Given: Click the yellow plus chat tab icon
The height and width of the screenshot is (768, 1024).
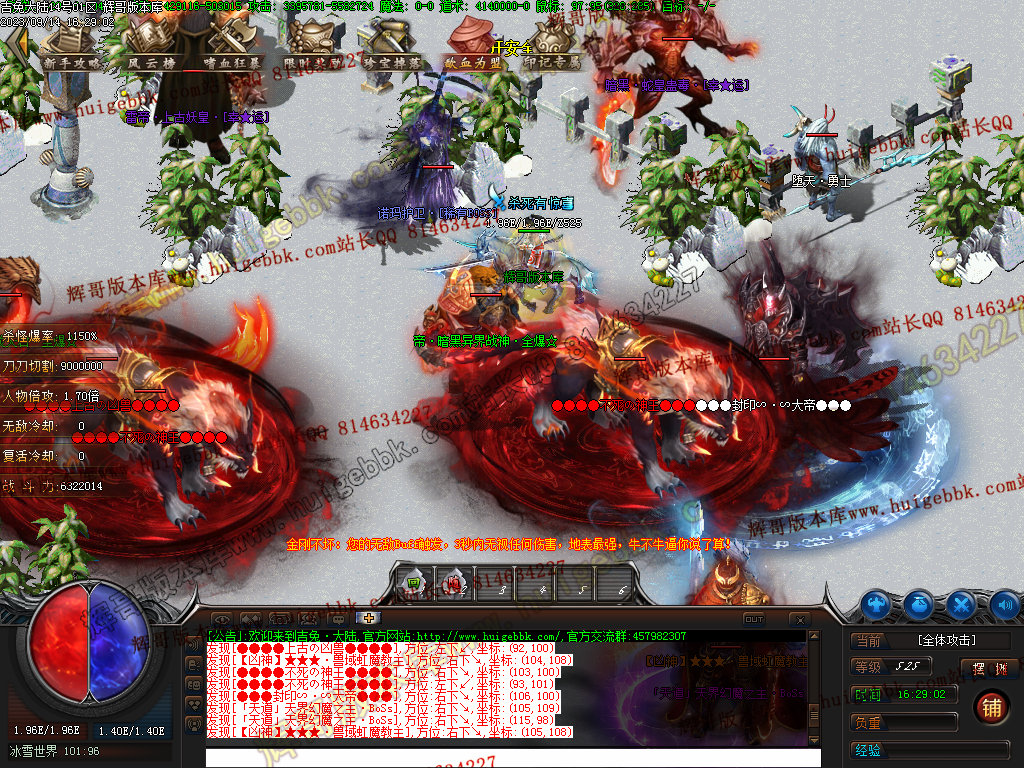Looking at the screenshot, I should pyautogui.click(x=368, y=618).
